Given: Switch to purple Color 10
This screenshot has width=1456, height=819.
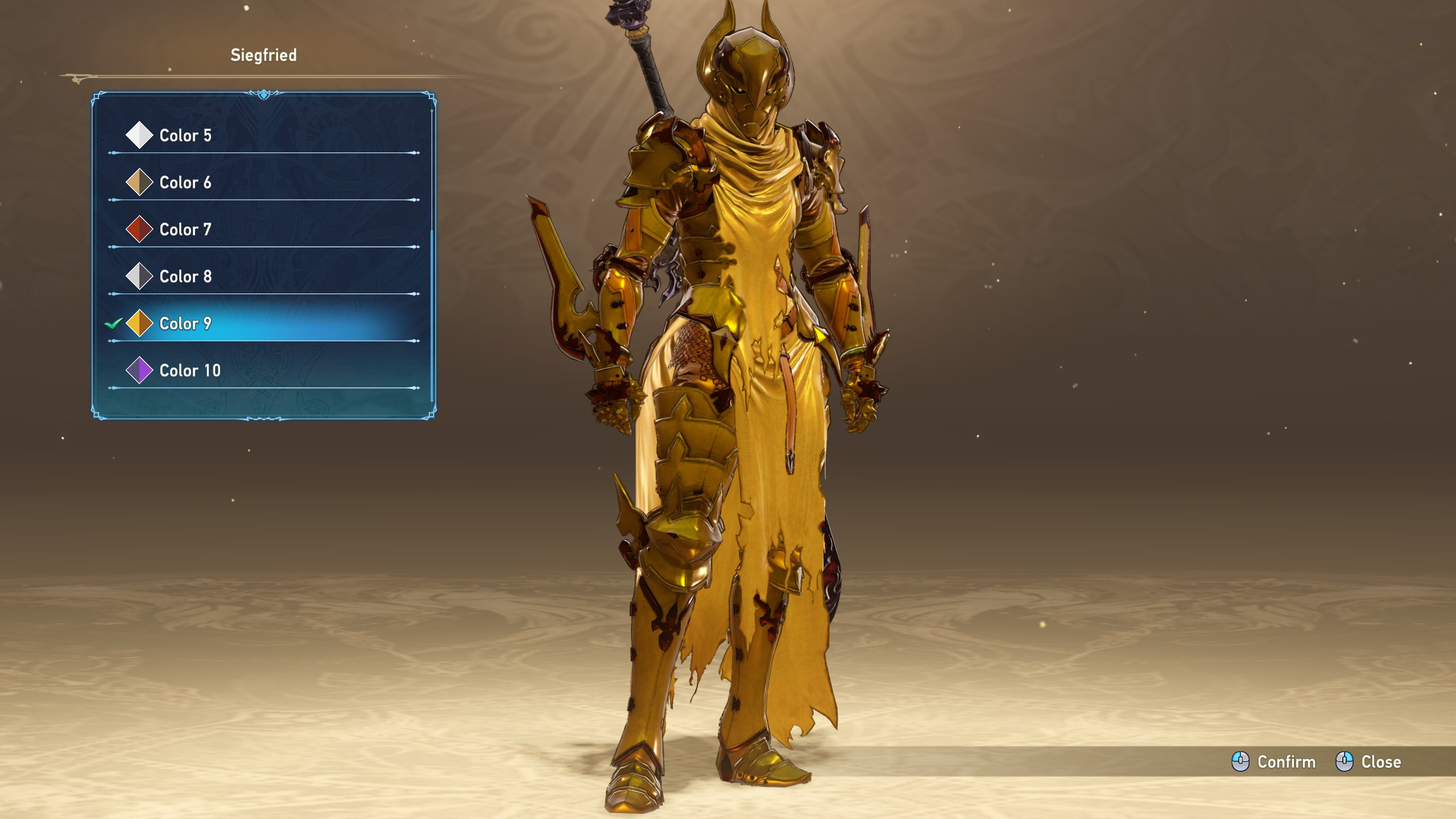Looking at the screenshot, I should [x=189, y=371].
